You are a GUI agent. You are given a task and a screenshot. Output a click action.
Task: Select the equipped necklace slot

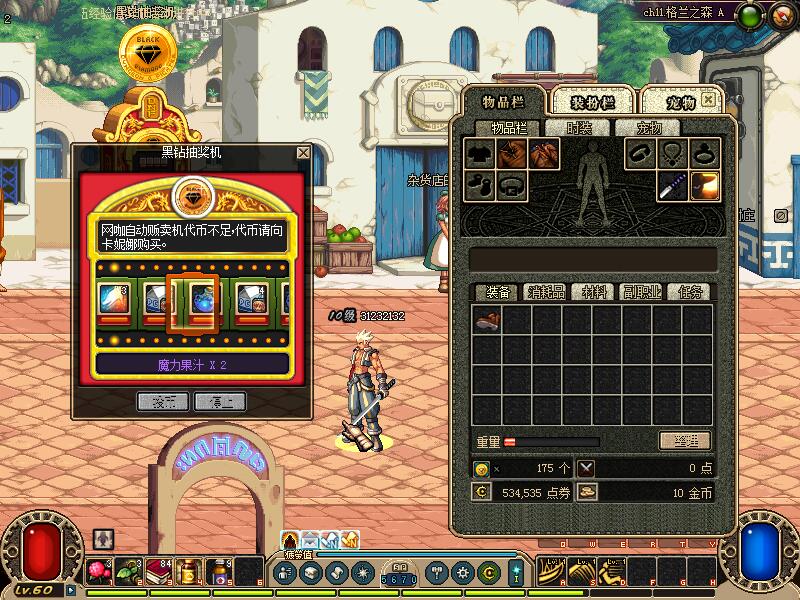click(x=673, y=154)
